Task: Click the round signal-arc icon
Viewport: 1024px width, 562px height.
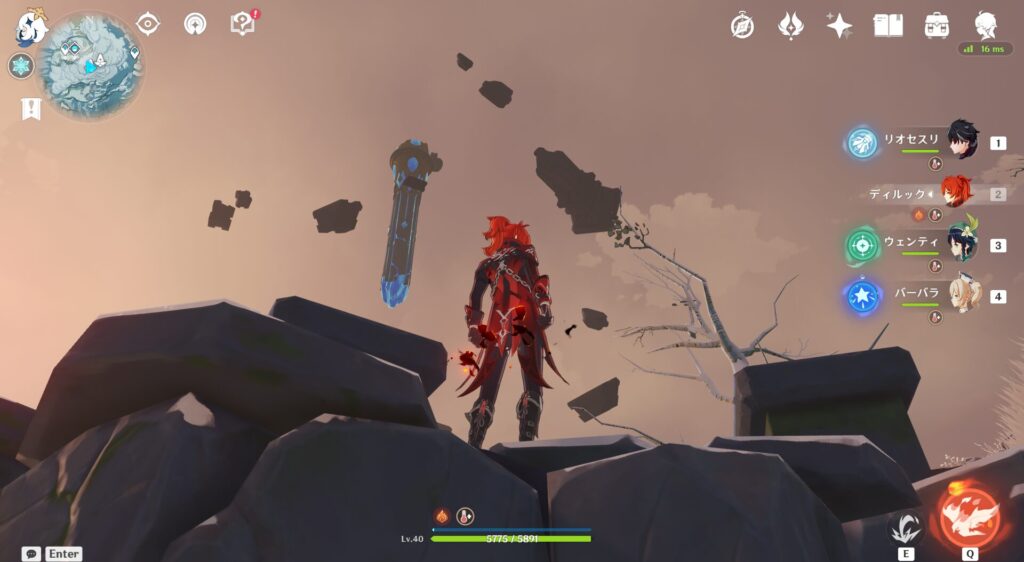Action: point(195,24)
